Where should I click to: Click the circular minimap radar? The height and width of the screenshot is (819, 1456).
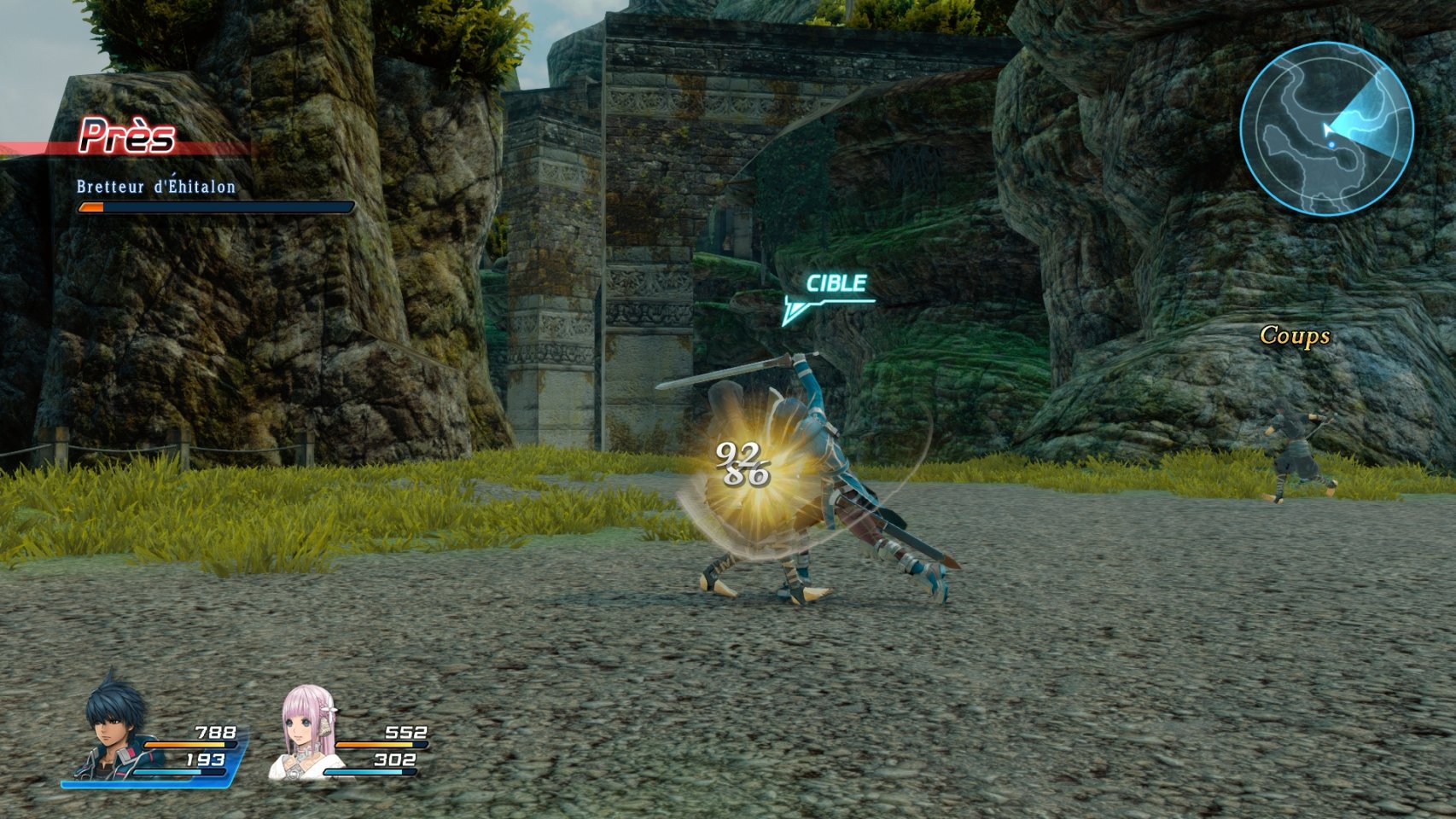[1326, 129]
